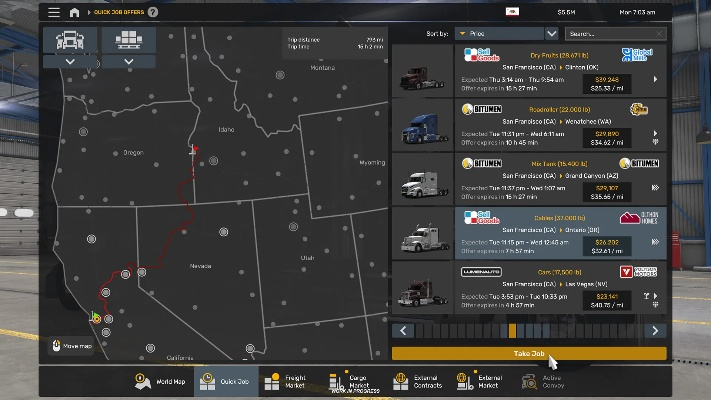Image resolution: width=711 pixels, height=400 pixels.
Task: Go to next page of job offers
Action: coord(655,330)
